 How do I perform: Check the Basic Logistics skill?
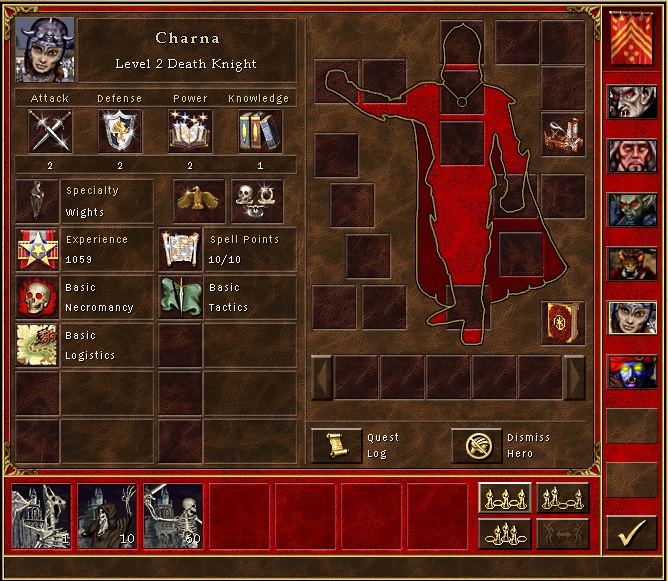pos(38,345)
